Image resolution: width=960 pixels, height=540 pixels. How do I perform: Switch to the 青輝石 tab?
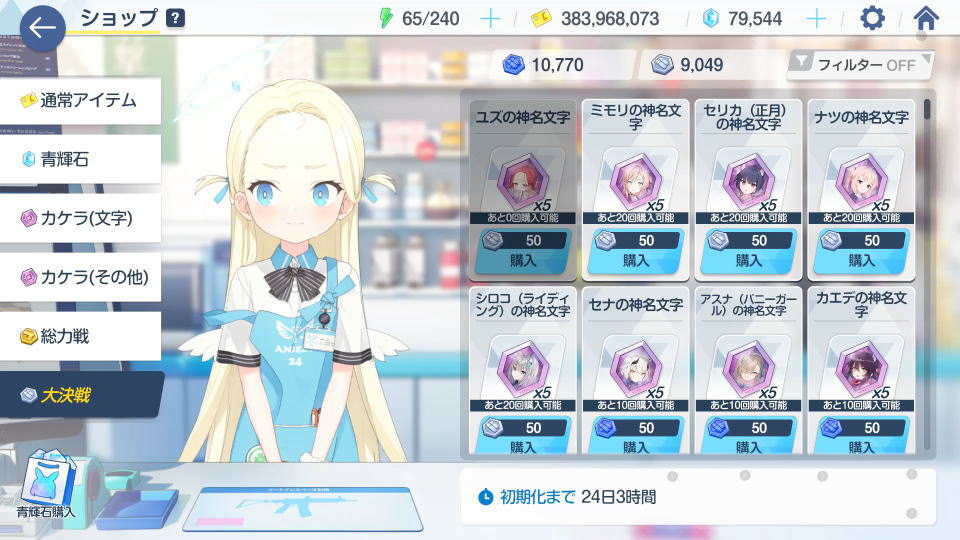click(80, 159)
